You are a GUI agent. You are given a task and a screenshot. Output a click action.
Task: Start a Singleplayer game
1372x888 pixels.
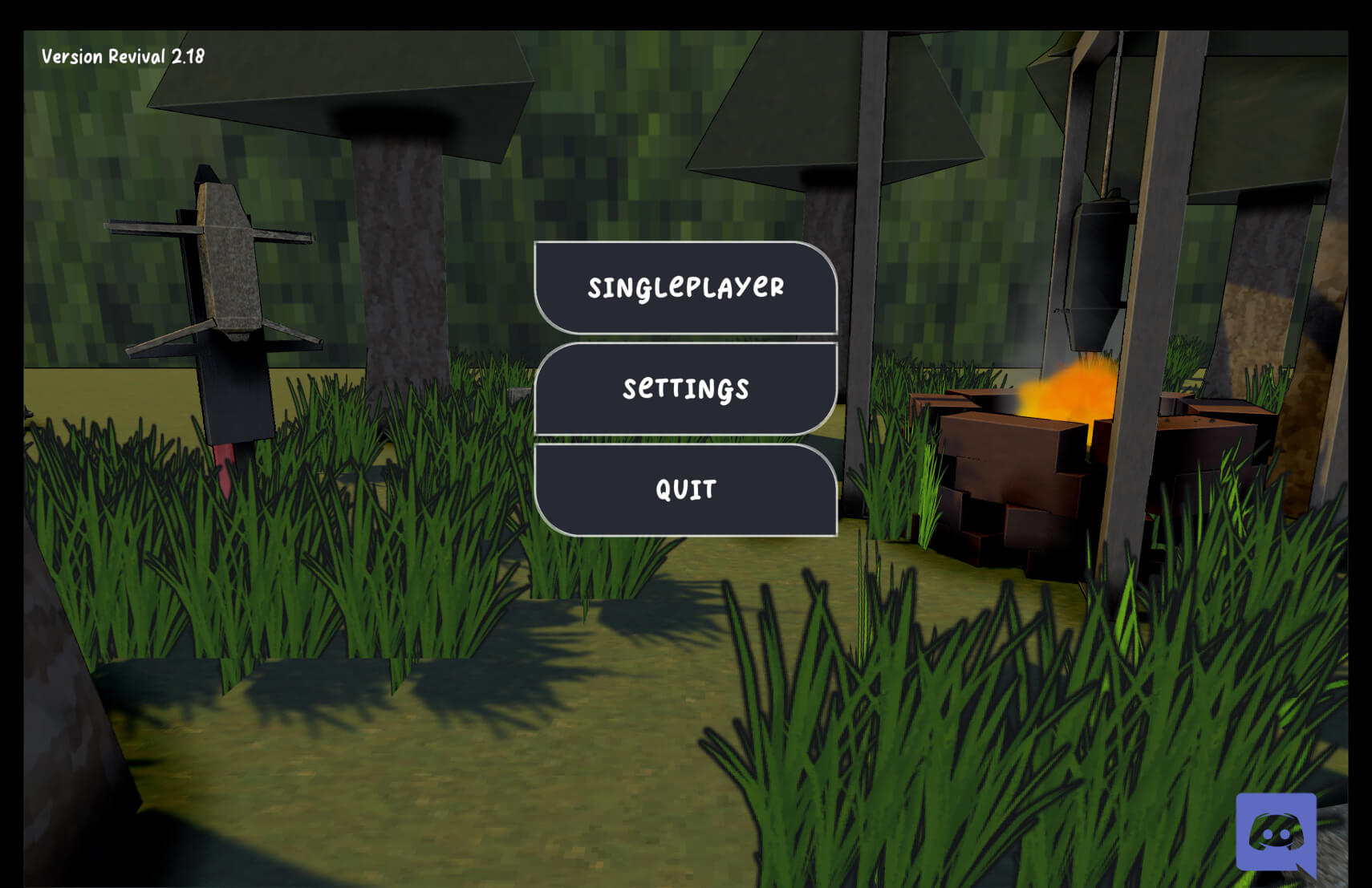(x=685, y=287)
